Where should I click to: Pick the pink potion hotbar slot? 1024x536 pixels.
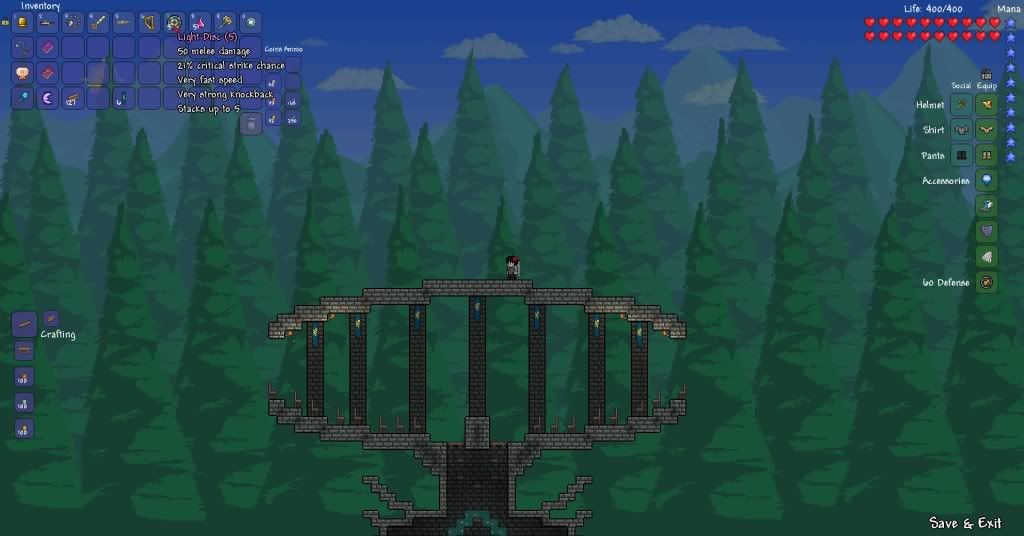coord(200,22)
